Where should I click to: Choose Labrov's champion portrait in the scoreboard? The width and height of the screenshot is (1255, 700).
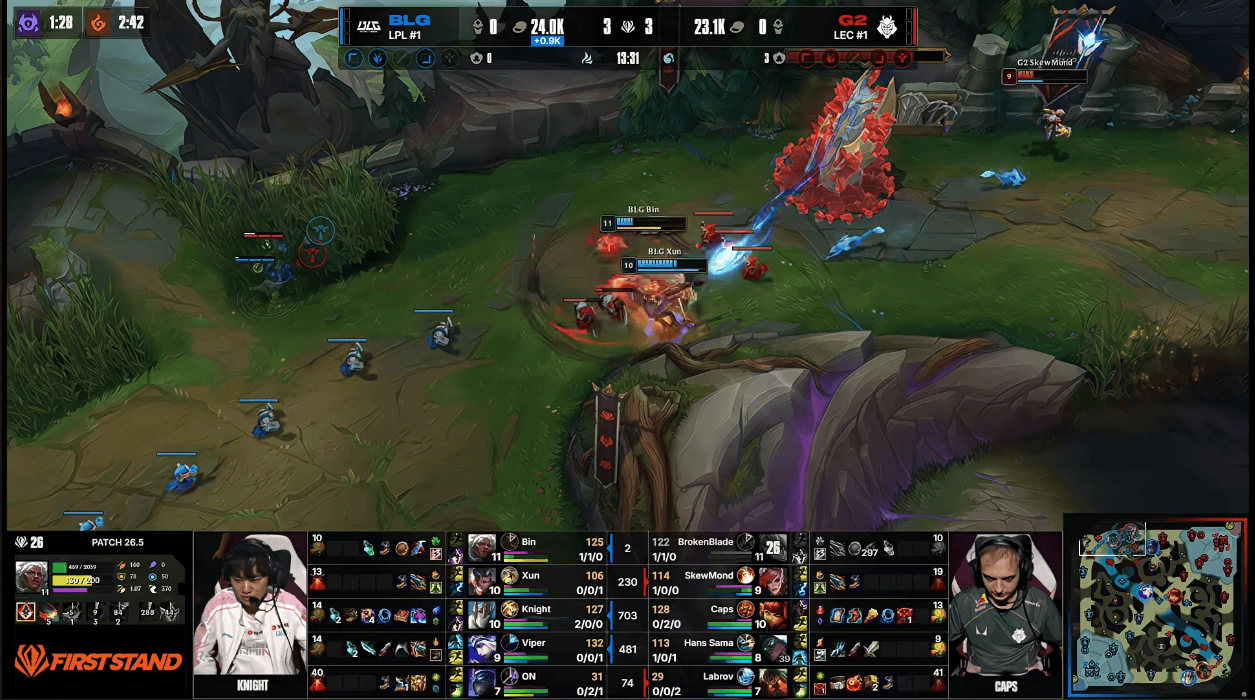tap(773, 682)
